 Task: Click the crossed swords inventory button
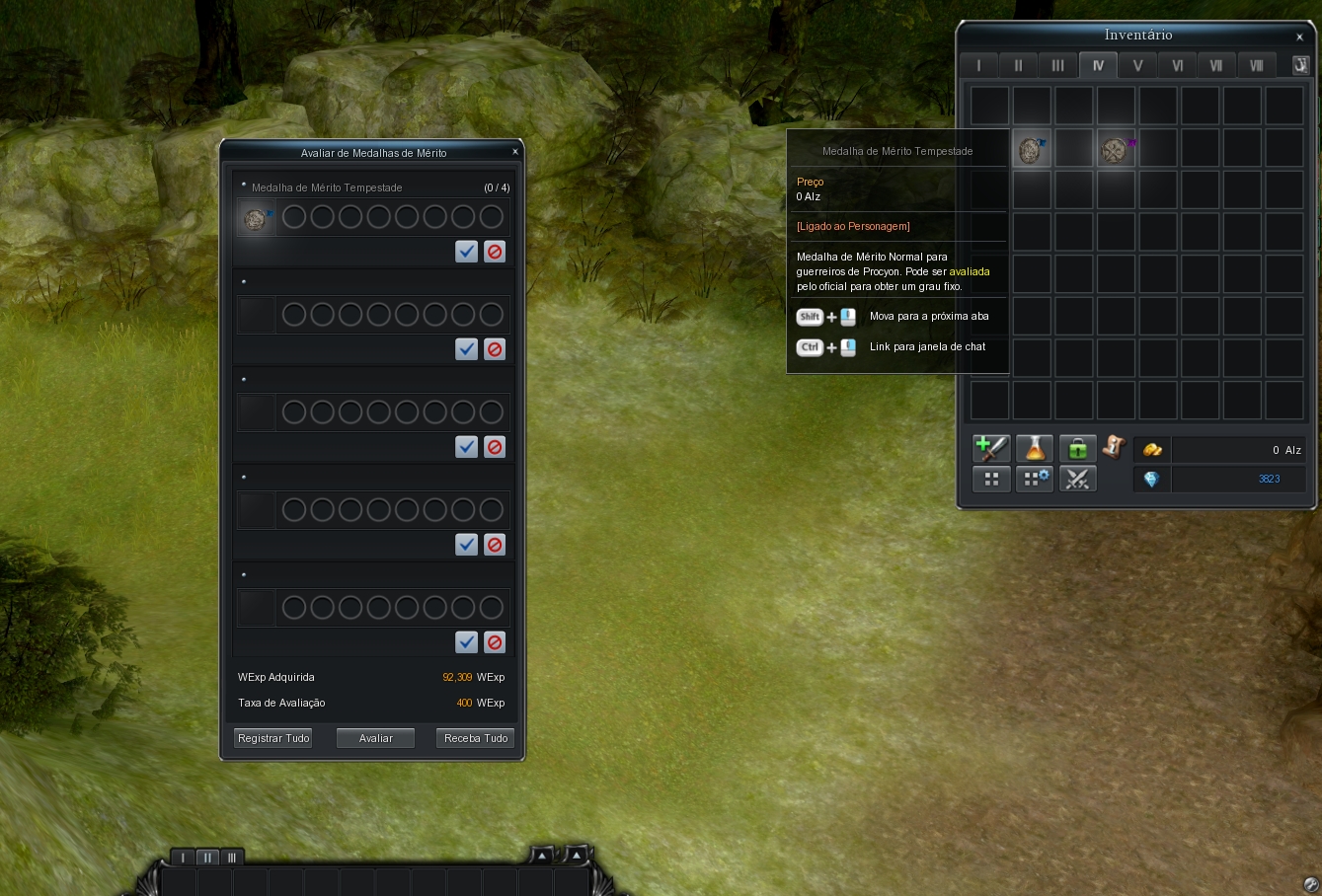pos(1077,480)
